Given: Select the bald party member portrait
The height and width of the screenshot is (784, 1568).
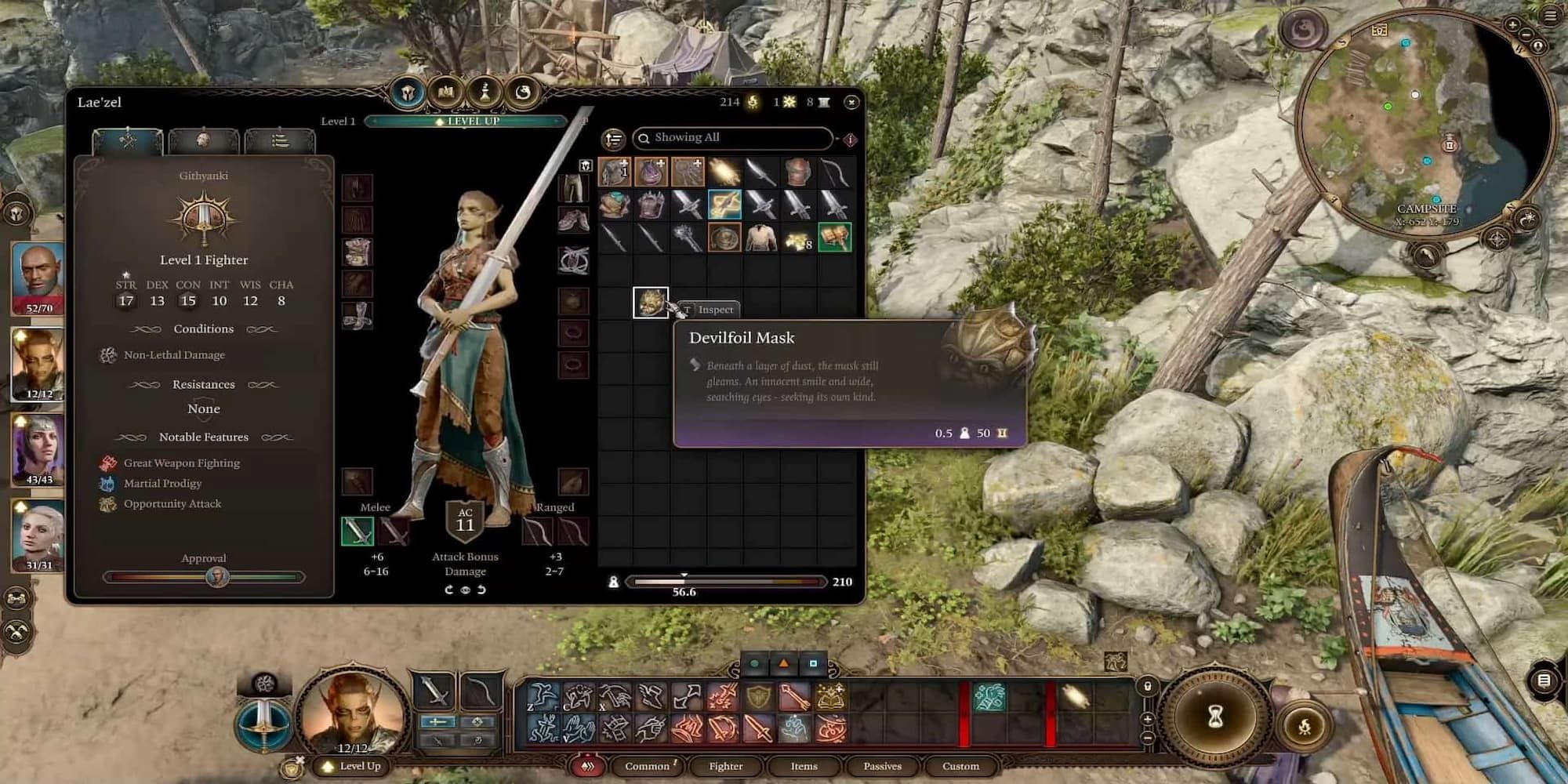Looking at the screenshot, I should (38, 276).
